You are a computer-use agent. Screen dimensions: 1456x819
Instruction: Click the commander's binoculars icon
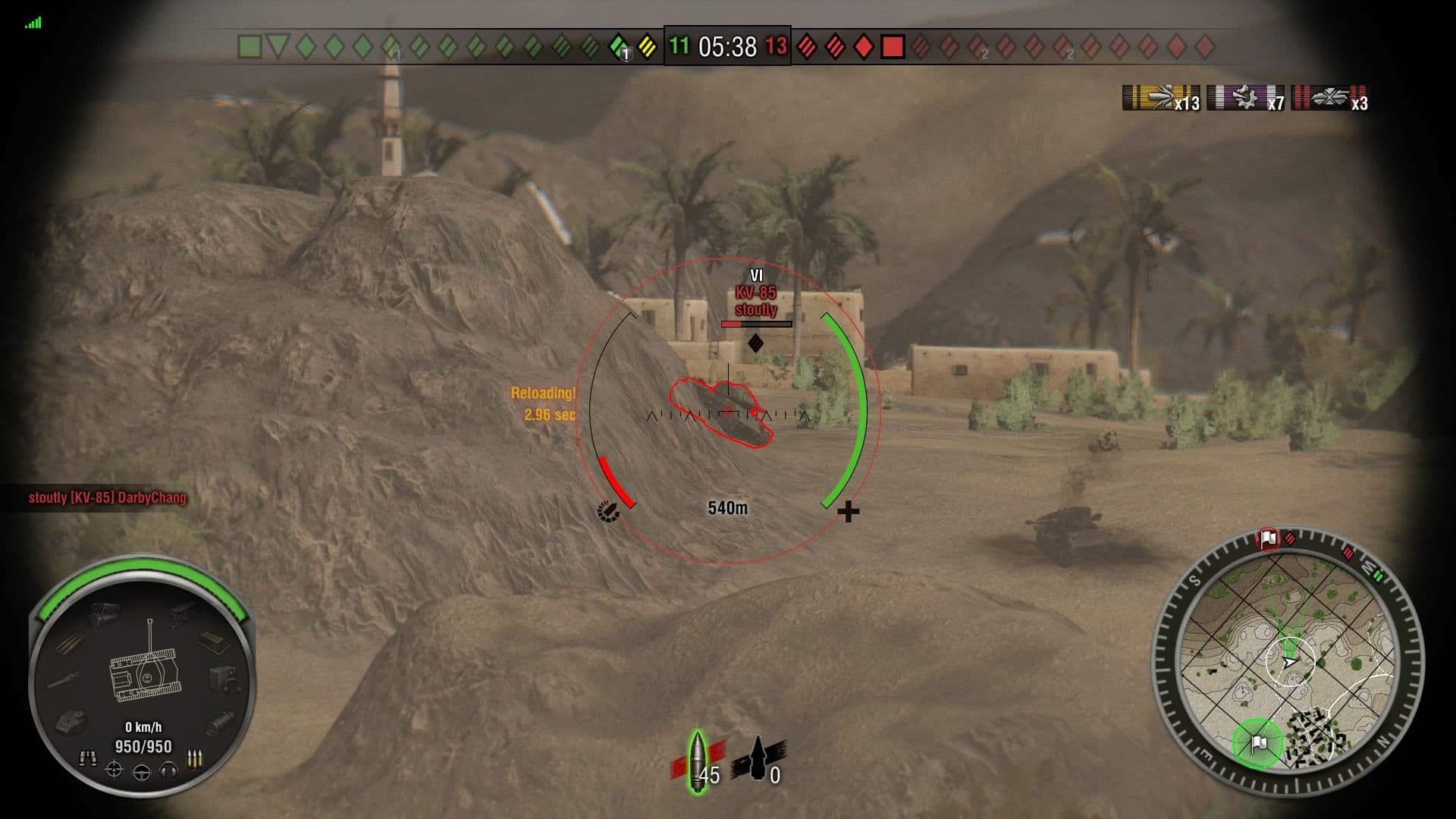[x=89, y=758]
